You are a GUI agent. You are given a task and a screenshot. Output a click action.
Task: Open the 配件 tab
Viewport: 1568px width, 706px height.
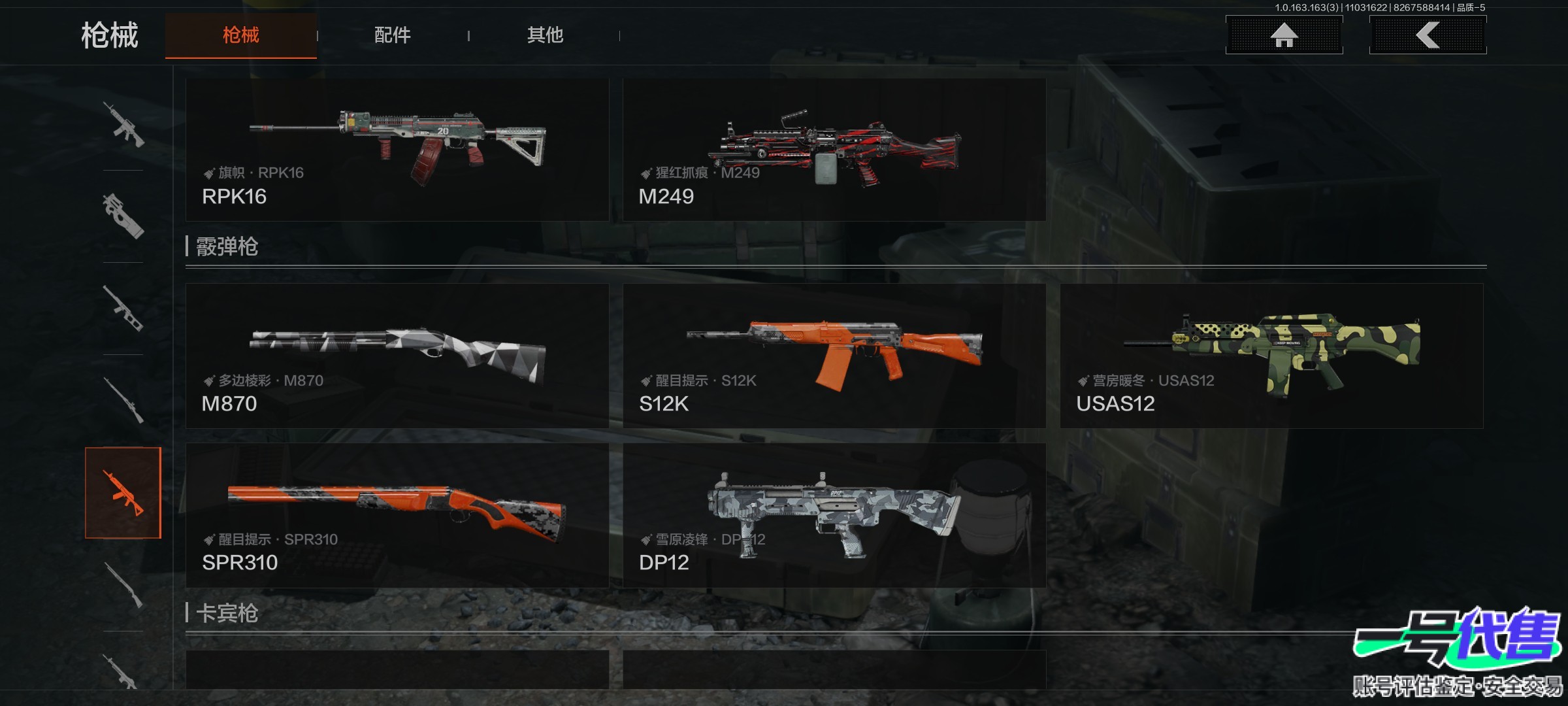[392, 35]
